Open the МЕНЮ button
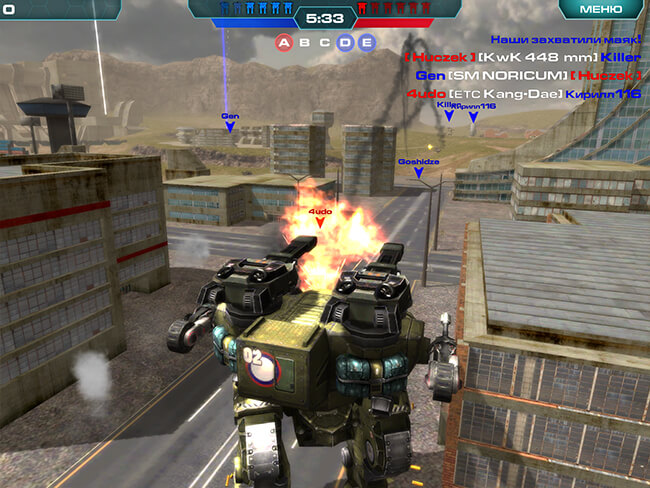Screen dimensions: 650x488 600,9
